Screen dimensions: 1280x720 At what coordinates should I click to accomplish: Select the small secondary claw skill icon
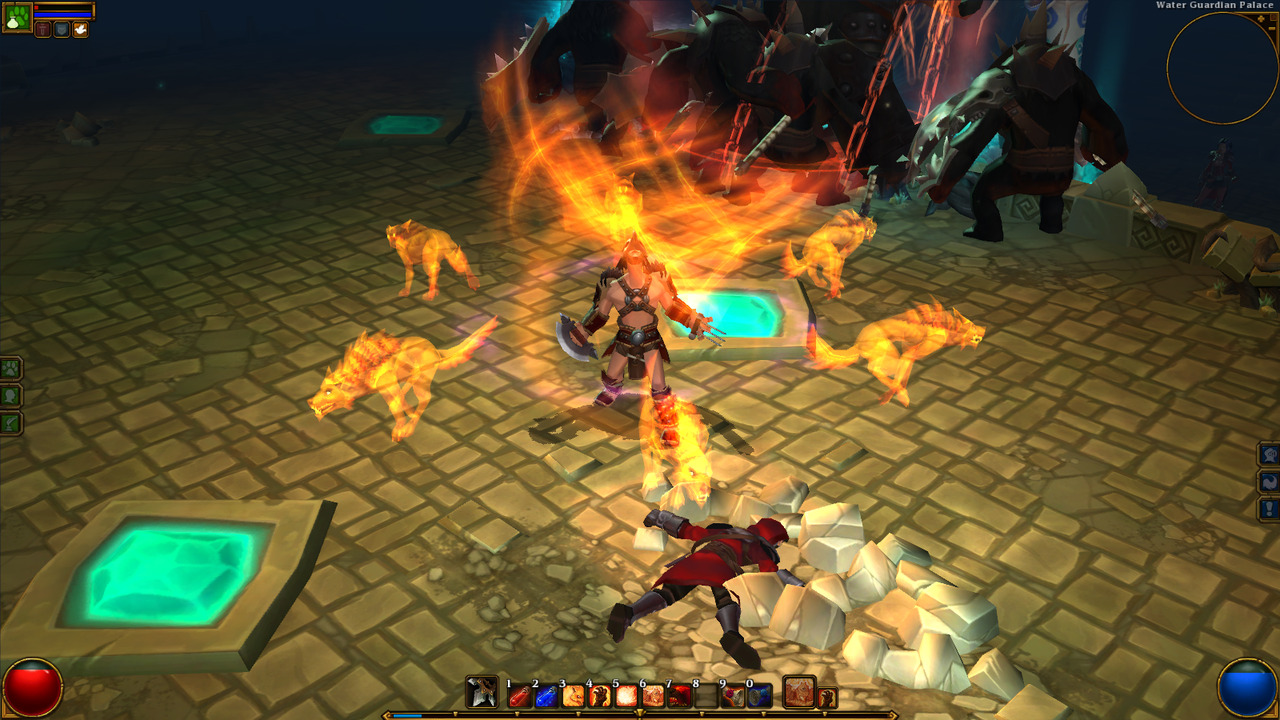click(x=827, y=698)
